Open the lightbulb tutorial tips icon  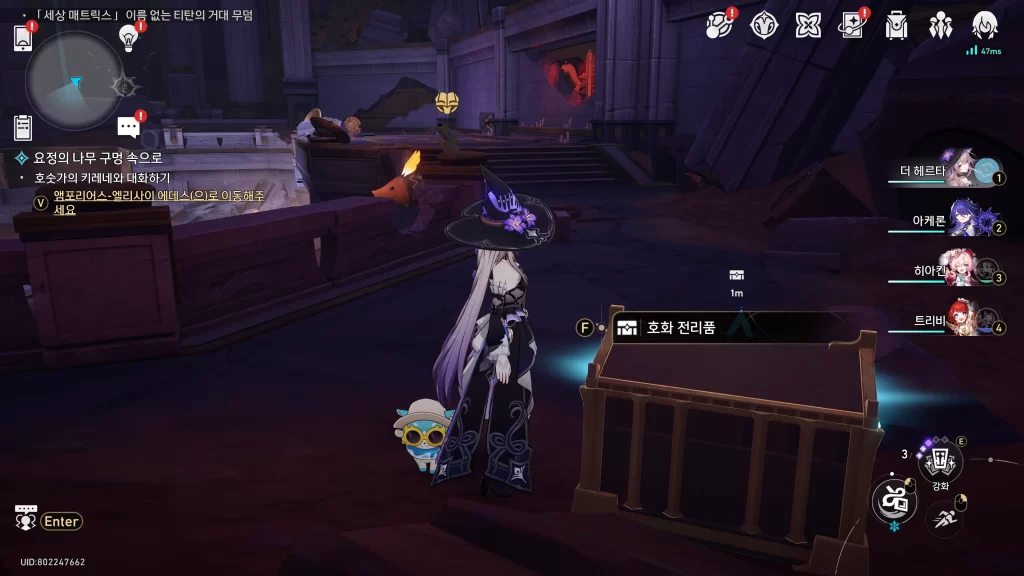128,37
